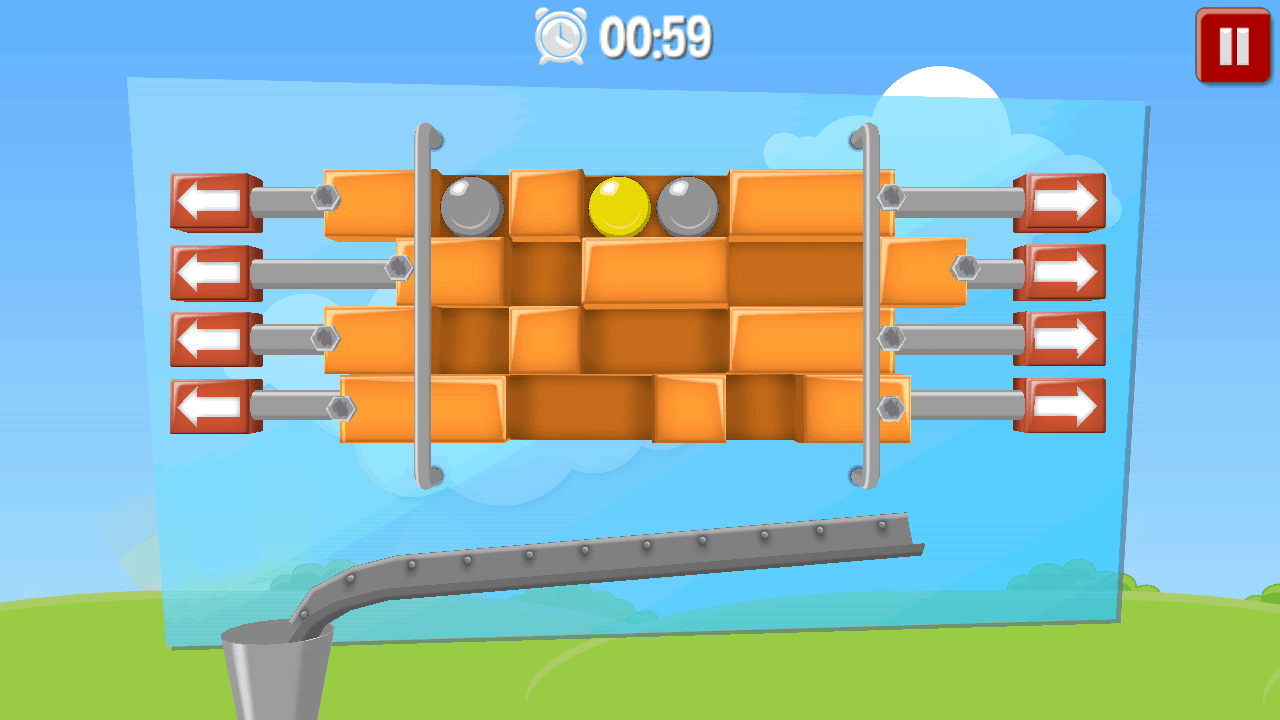
Task: Select the yellow ball
Action: point(618,205)
